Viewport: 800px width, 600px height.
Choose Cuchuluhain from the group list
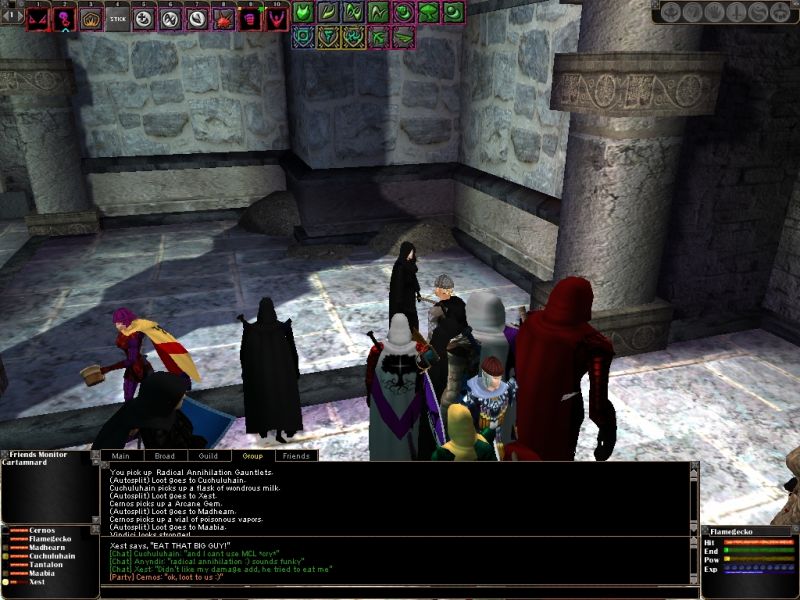(52, 556)
